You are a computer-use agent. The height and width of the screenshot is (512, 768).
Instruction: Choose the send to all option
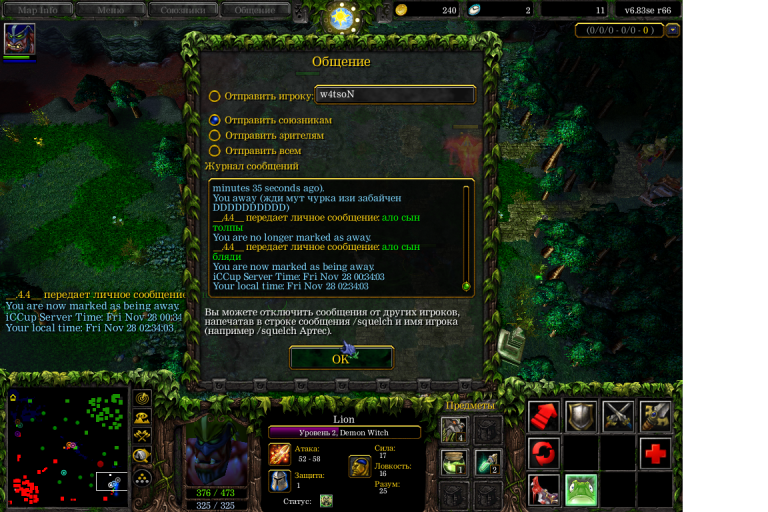(214, 151)
